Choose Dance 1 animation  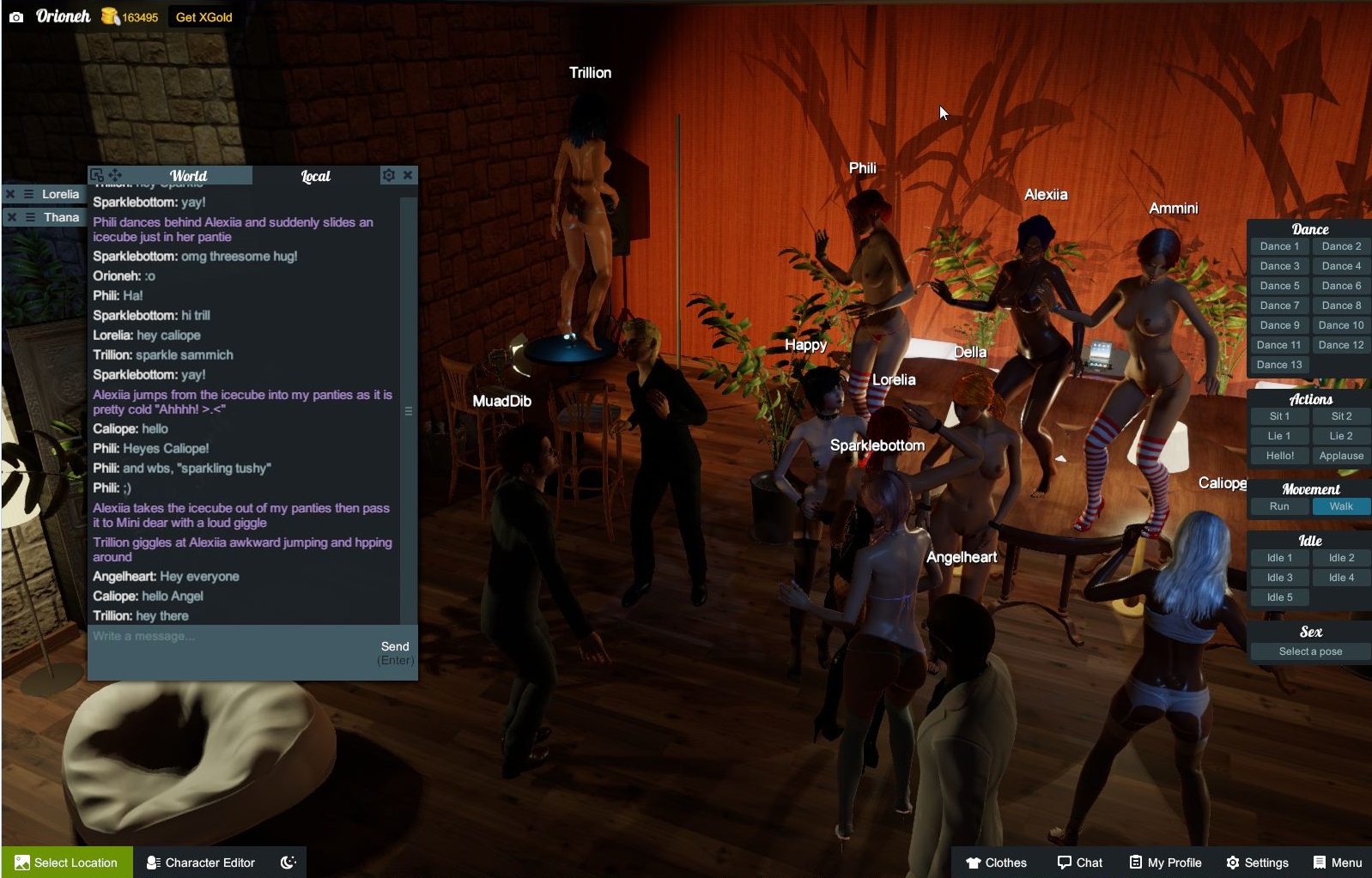[1279, 246]
